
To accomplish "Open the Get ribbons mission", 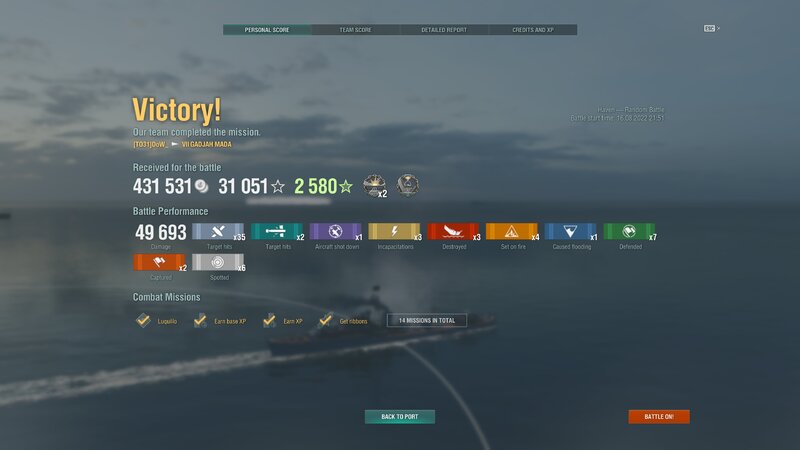I will pos(343,321).
